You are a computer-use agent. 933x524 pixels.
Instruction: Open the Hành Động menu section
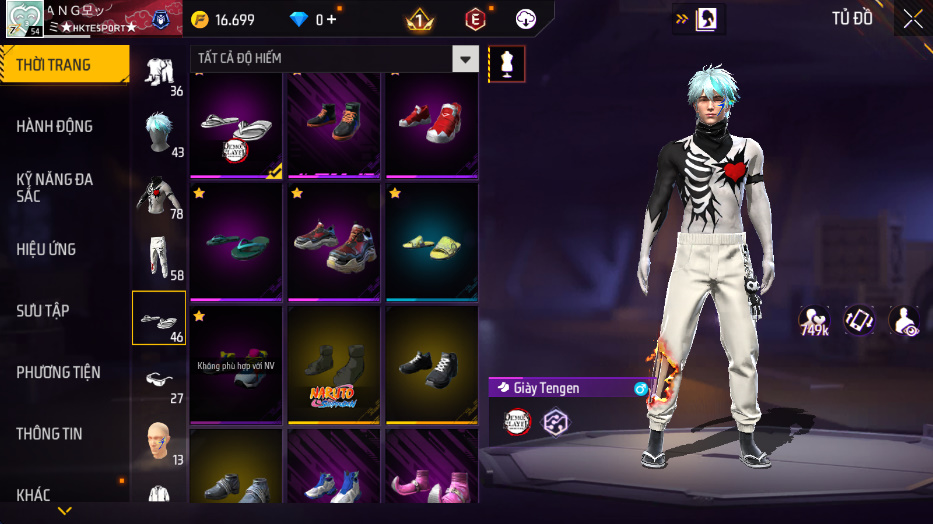55,126
